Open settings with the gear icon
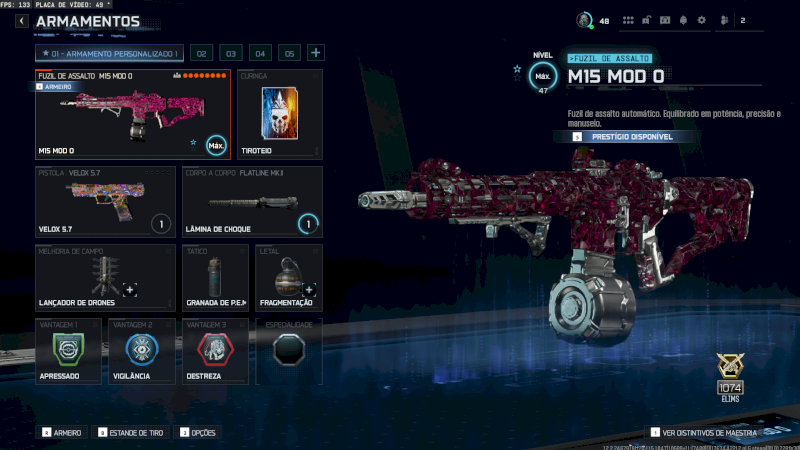 (701, 20)
